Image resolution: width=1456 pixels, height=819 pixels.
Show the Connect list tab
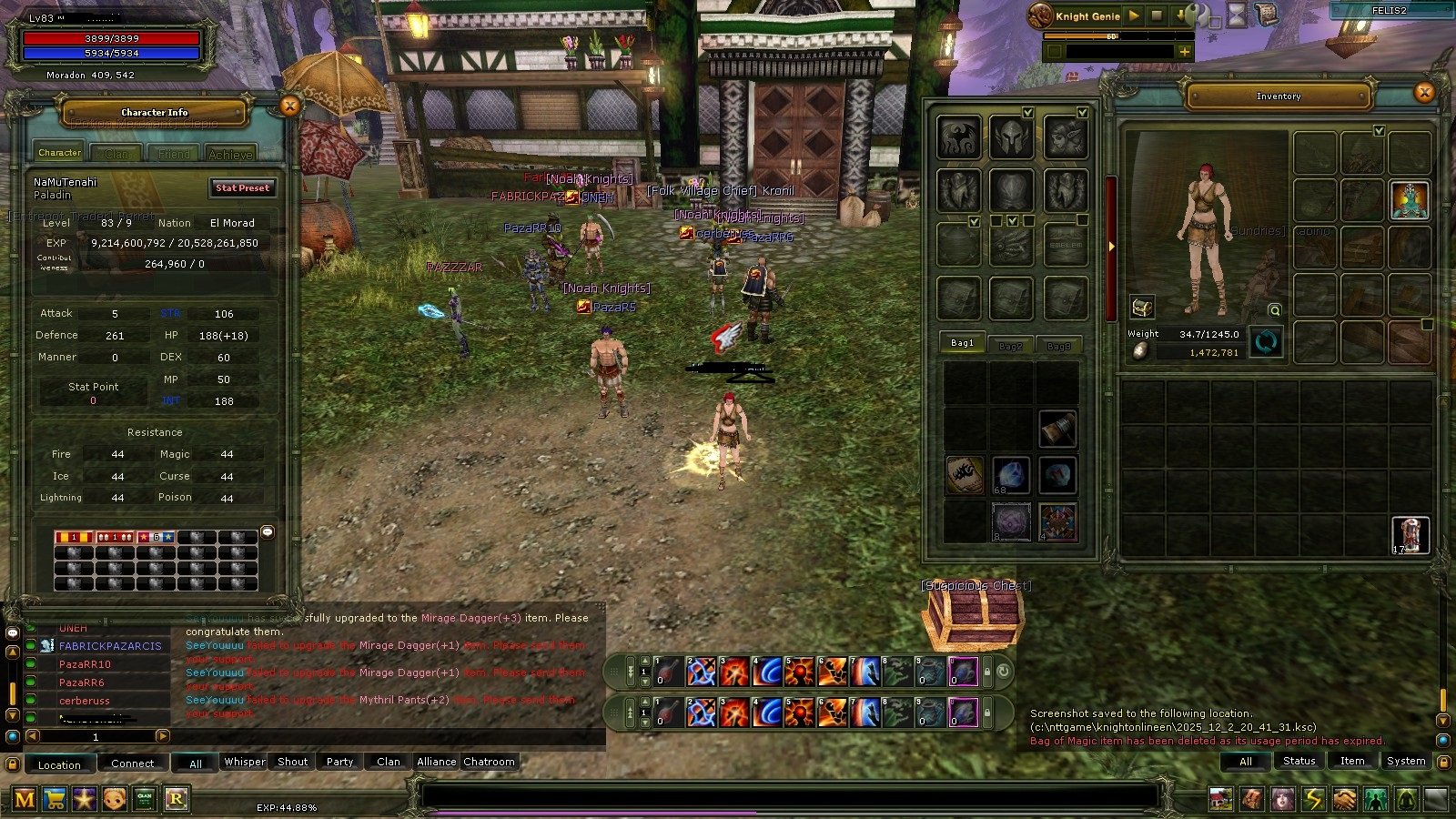[132, 763]
